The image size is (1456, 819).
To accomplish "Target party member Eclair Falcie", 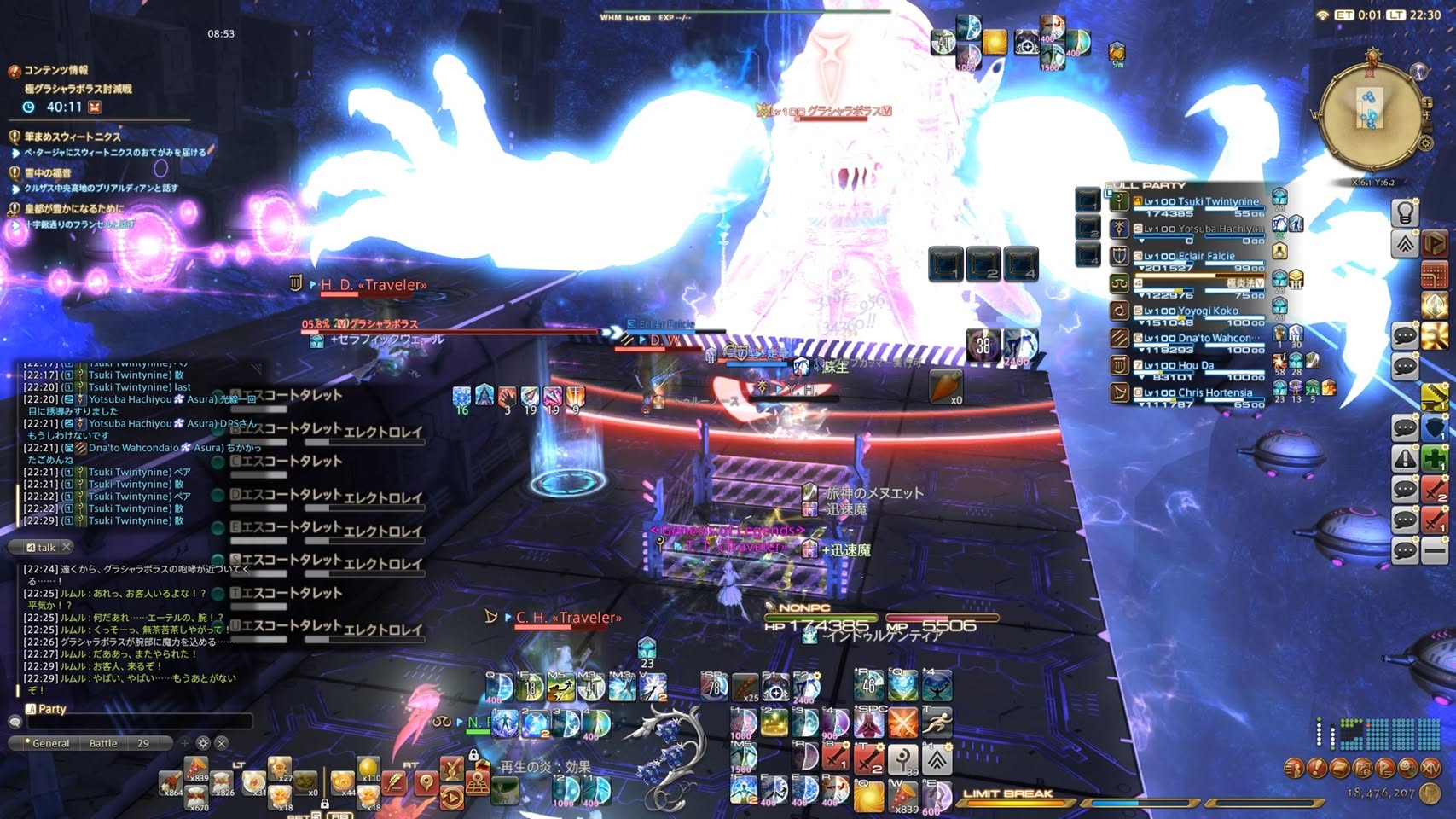I will [x=1189, y=256].
